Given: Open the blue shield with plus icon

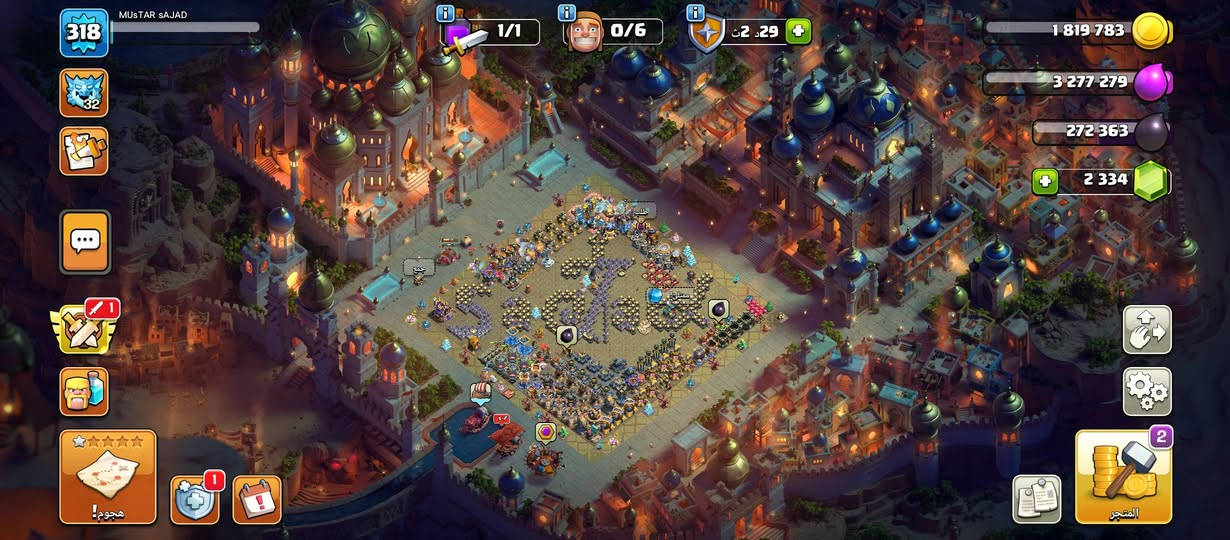Looking at the screenshot, I should click(194, 498).
